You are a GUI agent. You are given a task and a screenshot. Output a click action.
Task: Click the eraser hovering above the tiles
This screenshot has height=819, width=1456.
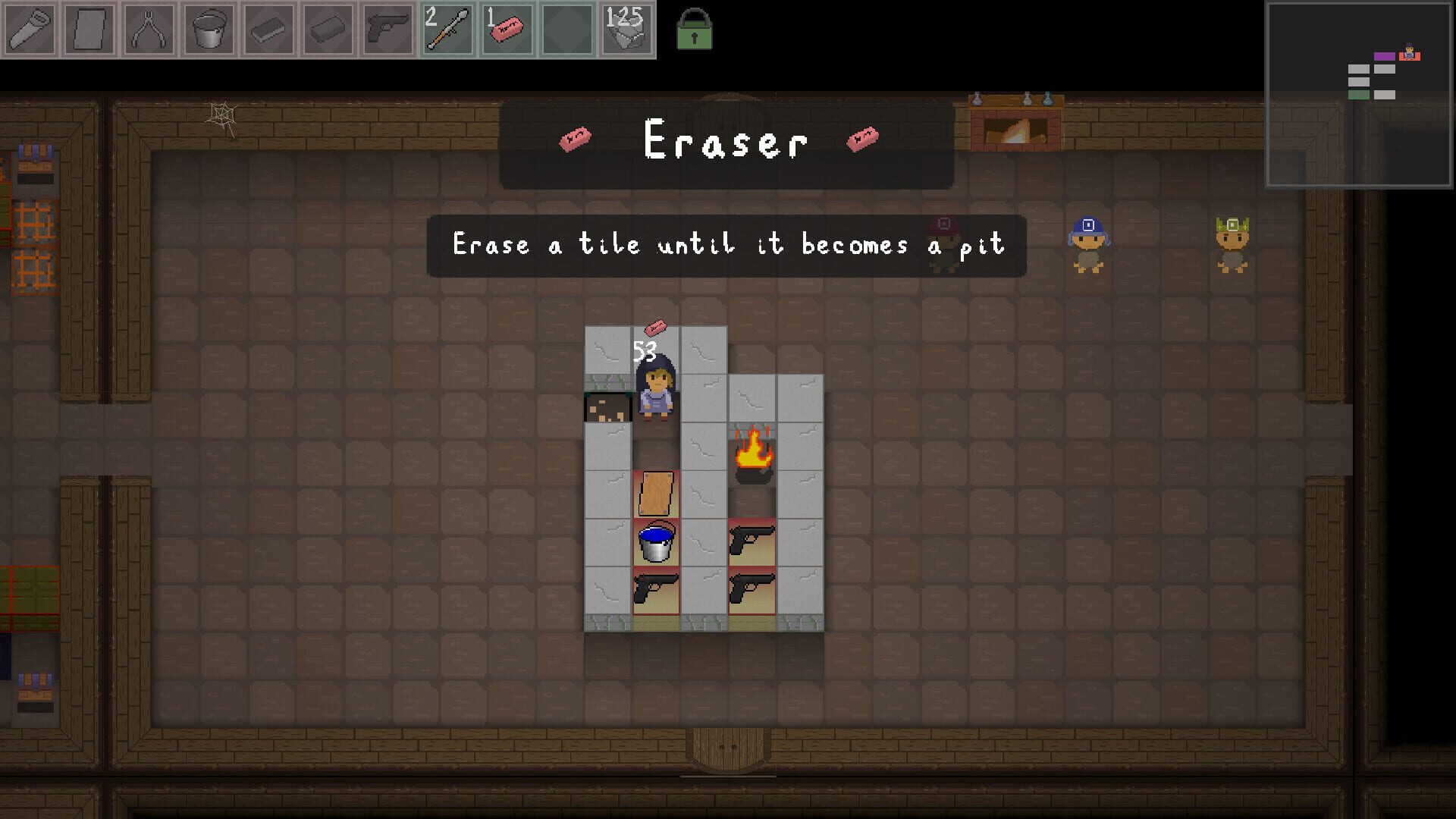click(x=657, y=328)
